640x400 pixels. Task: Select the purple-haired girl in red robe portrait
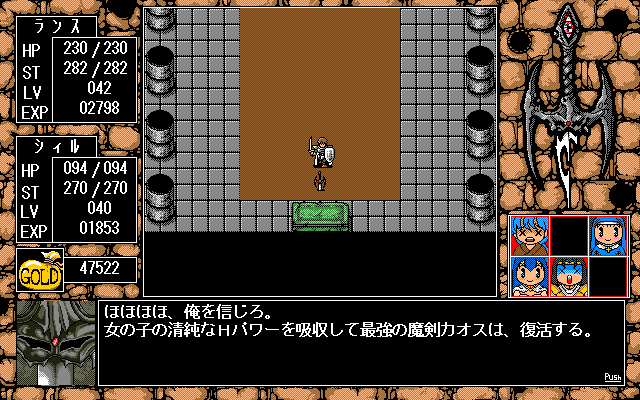pyautogui.click(x=530, y=236)
